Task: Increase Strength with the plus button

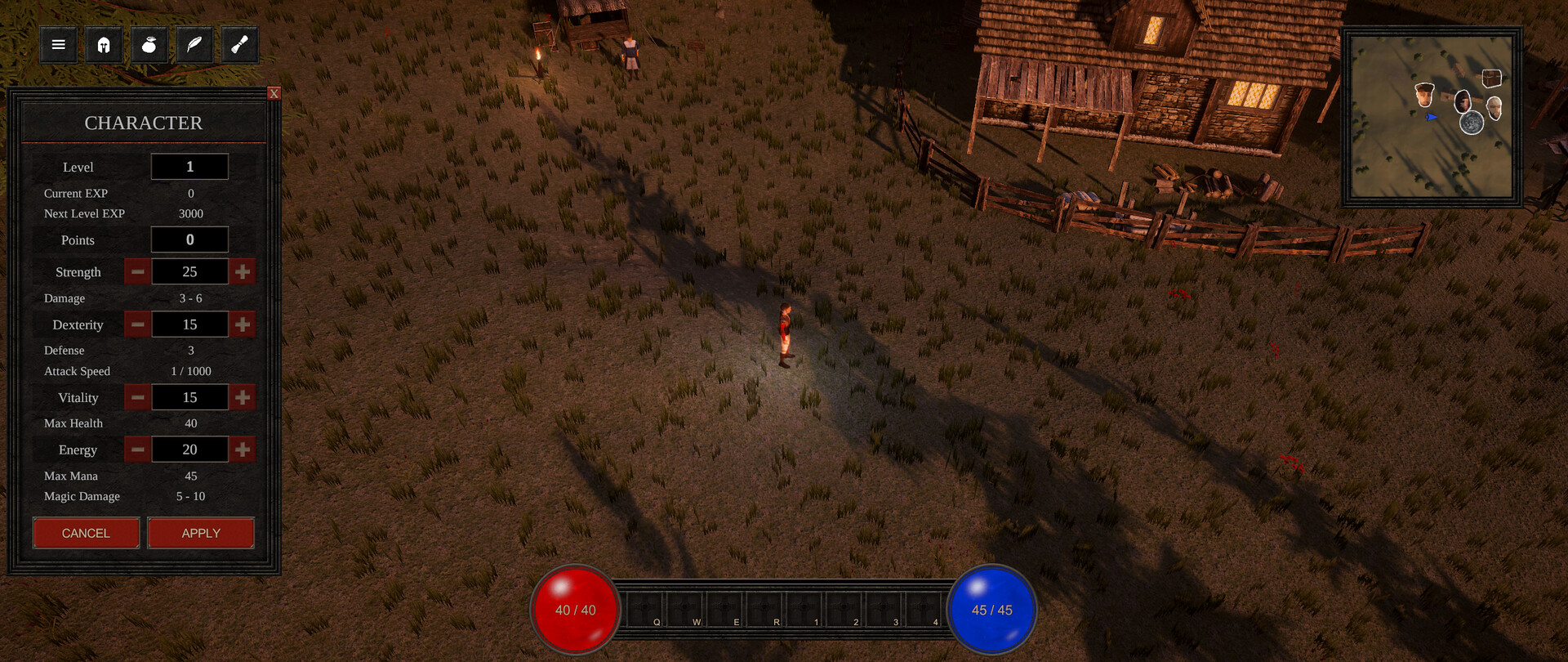Action: [242, 271]
